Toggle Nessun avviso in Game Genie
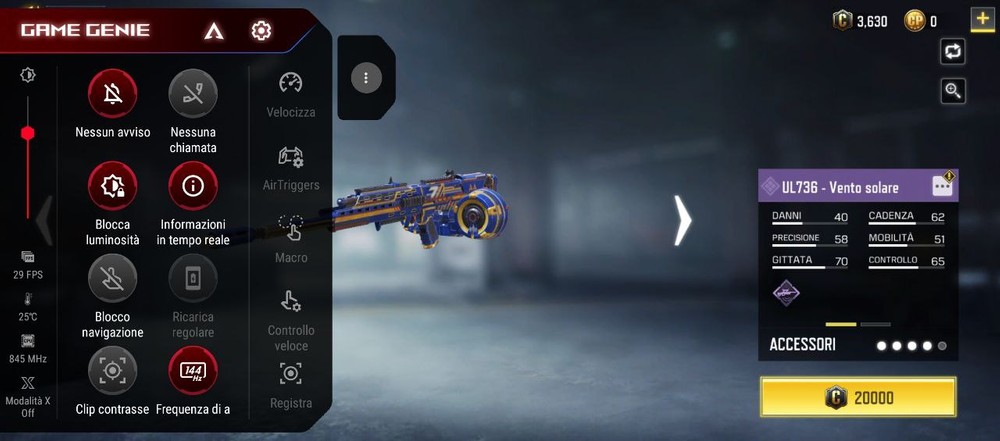This screenshot has height=441, width=1000. 113,94
